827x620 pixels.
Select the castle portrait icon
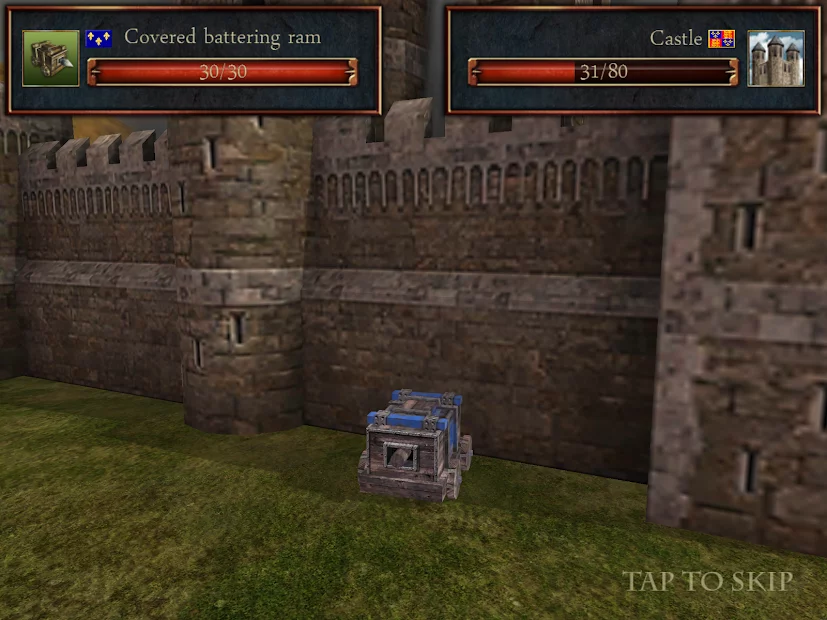(x=775, y=58)
